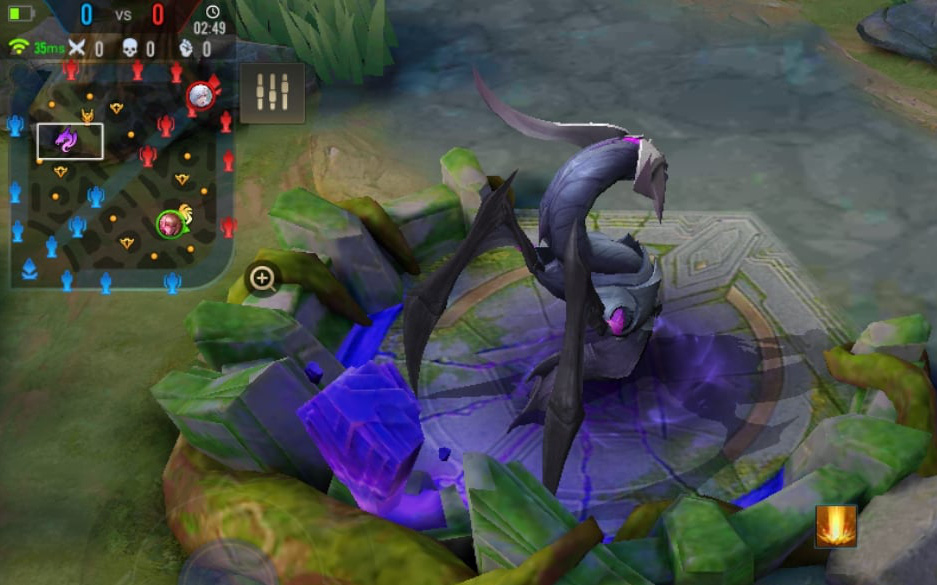Select the green-ringed ally hero portrait on minimap

point(171,224)
